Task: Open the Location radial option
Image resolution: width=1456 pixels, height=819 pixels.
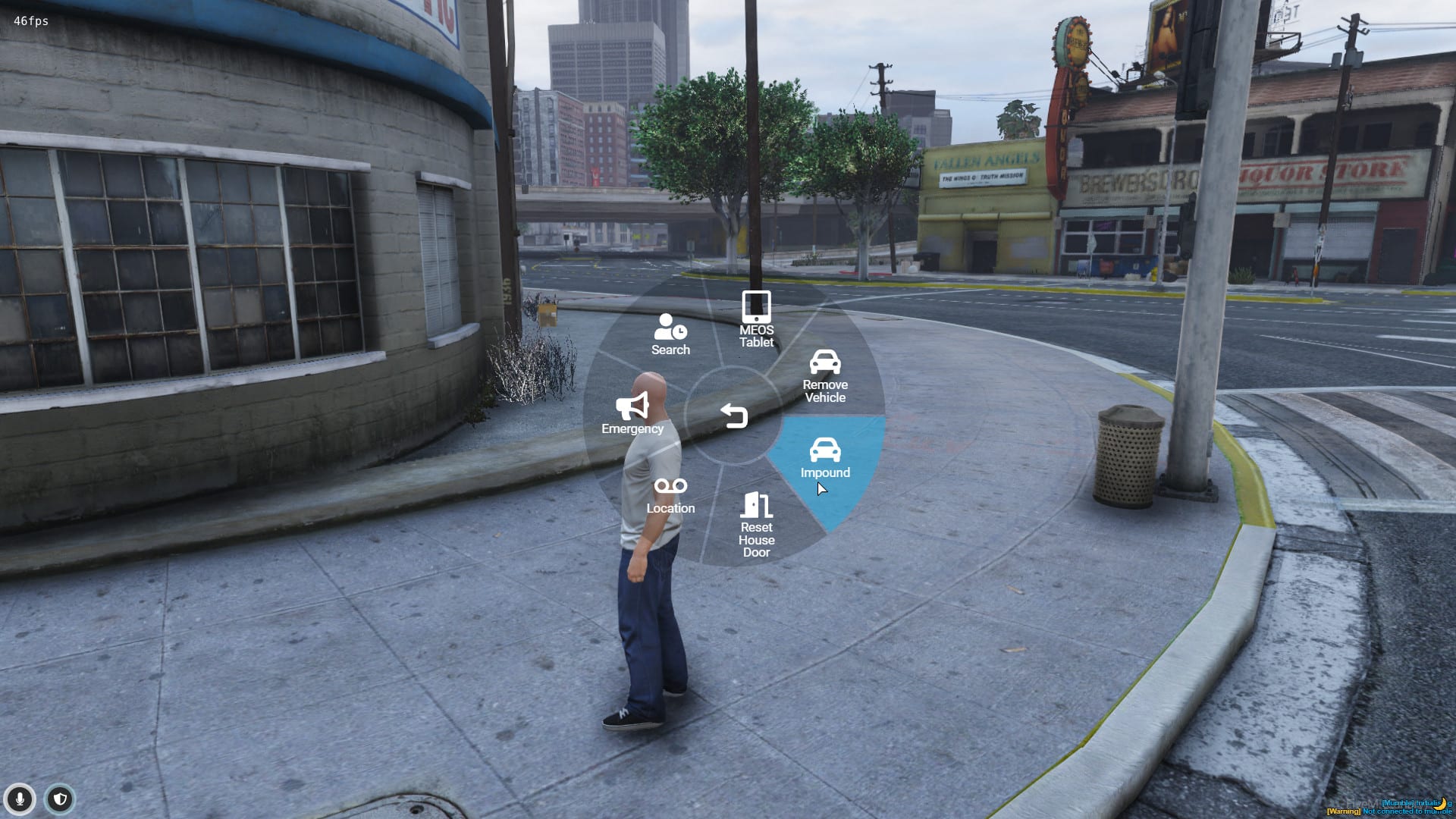Action: (670, 496)
